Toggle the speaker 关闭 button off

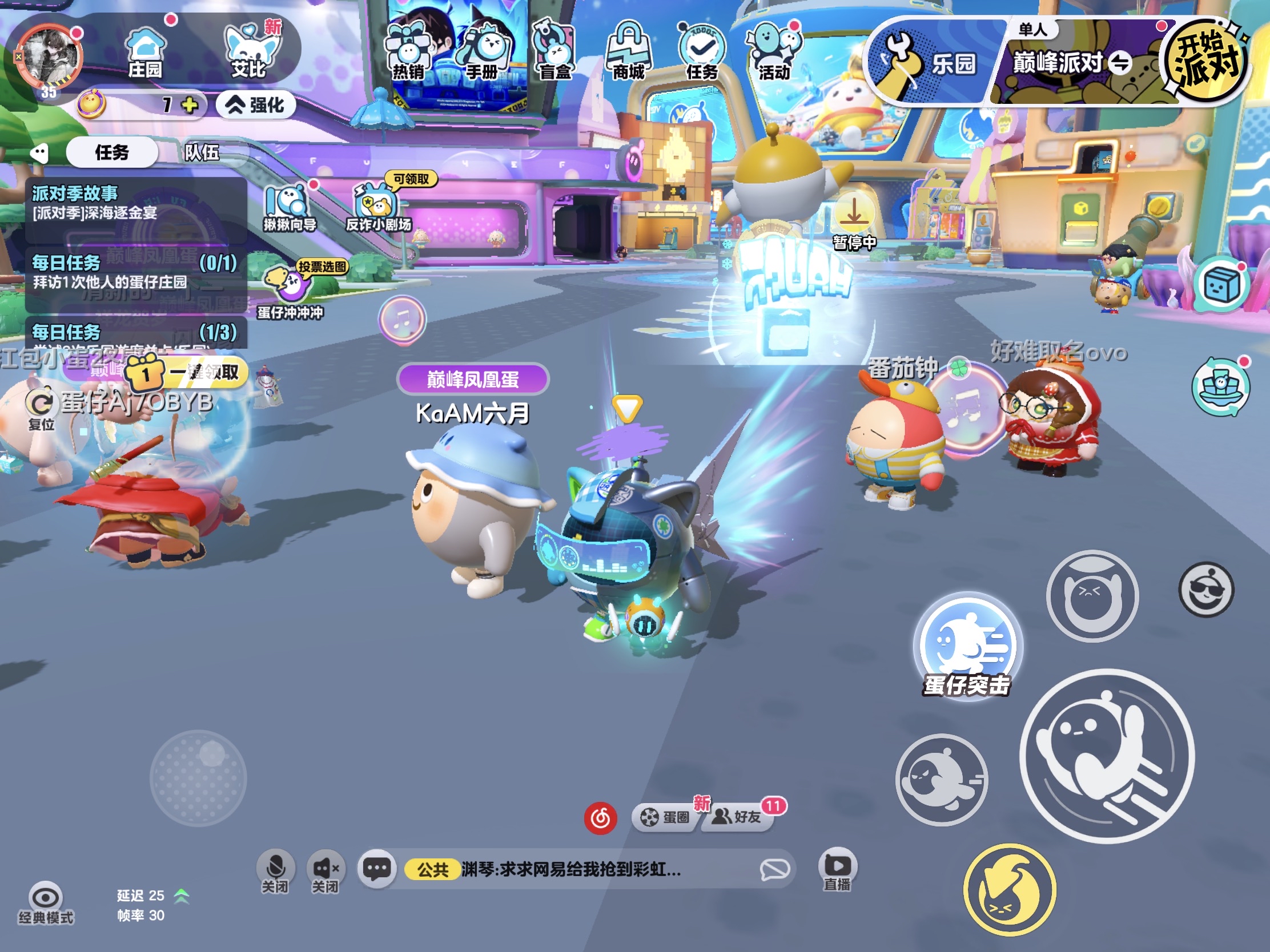point(325,868)
